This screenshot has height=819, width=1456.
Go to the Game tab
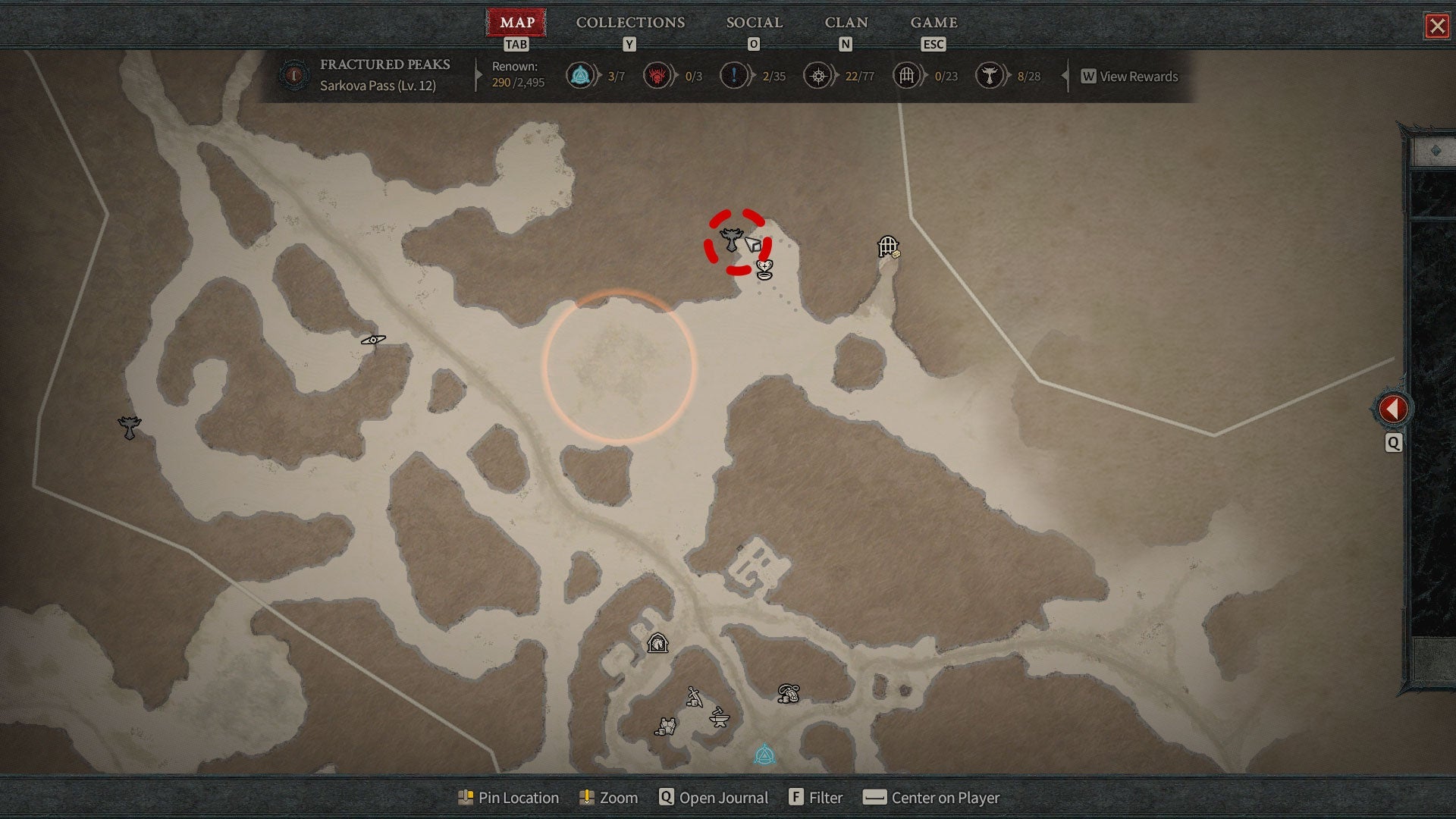934,23
